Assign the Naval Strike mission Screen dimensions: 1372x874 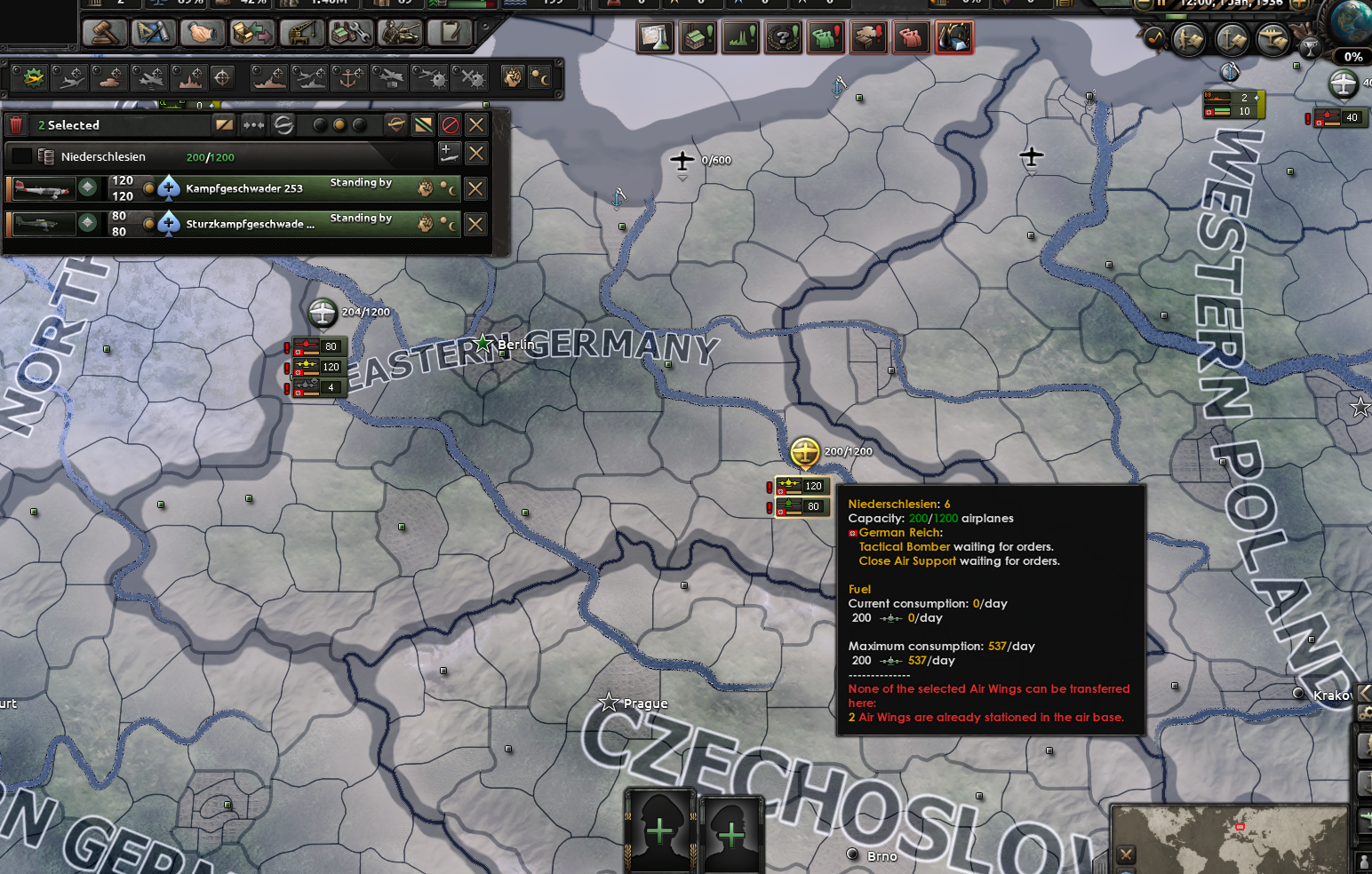coord(271,77)
